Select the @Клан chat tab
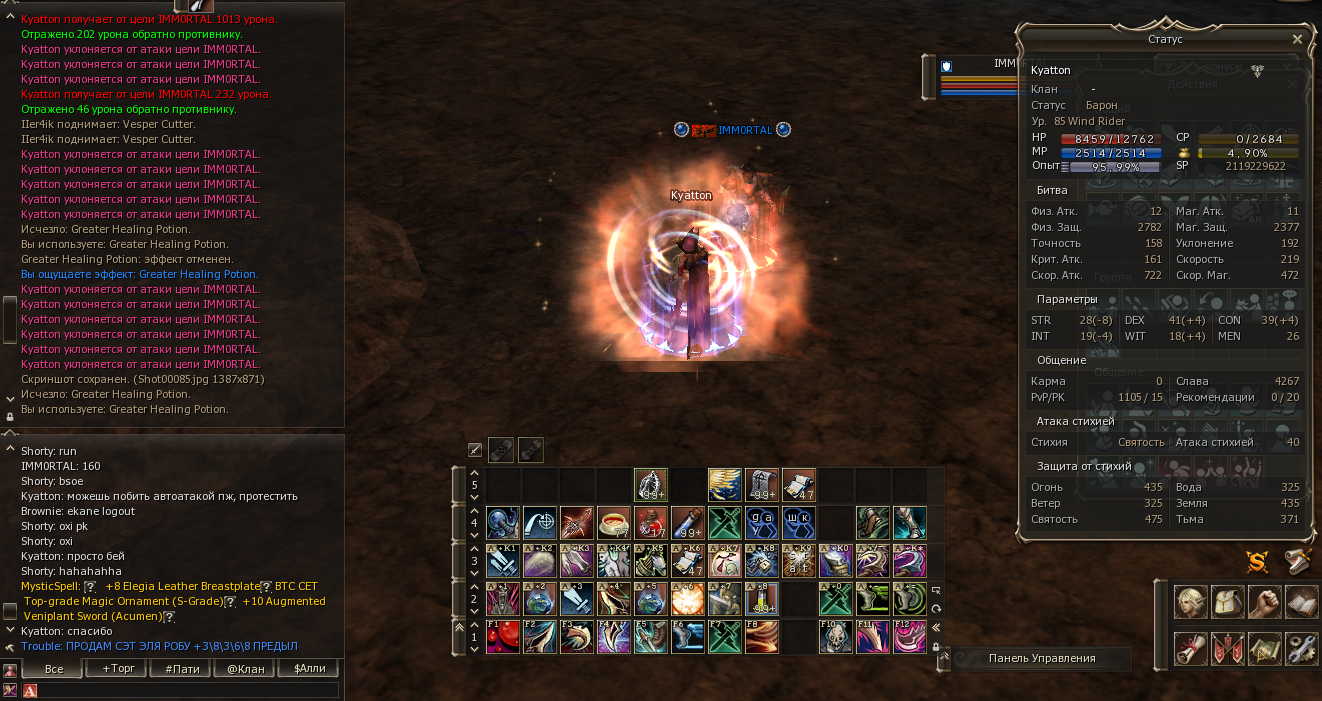This screenshot has height=701, width=1322. click(x=245, y=668)
